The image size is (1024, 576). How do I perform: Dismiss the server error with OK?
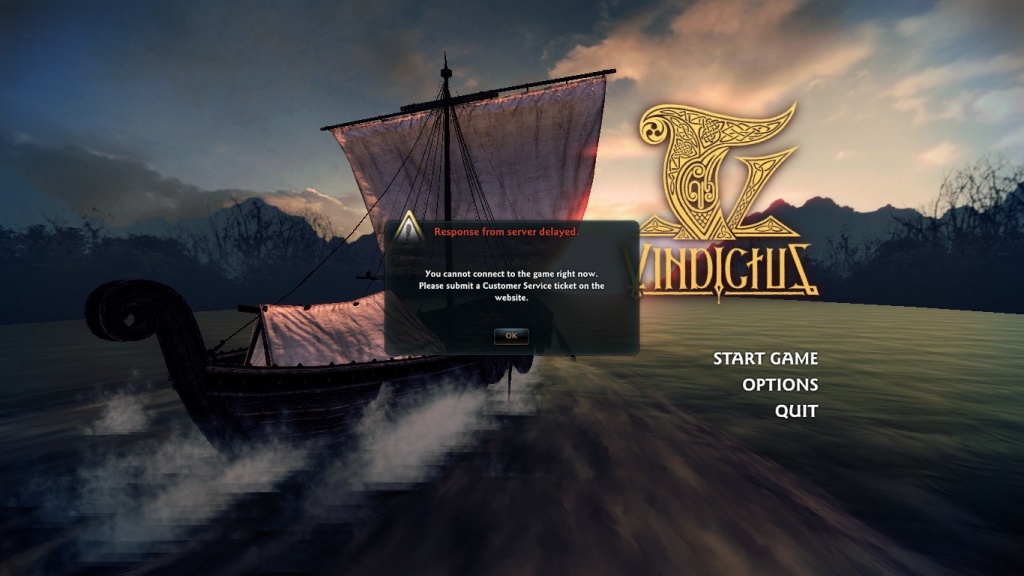[511, 336]
